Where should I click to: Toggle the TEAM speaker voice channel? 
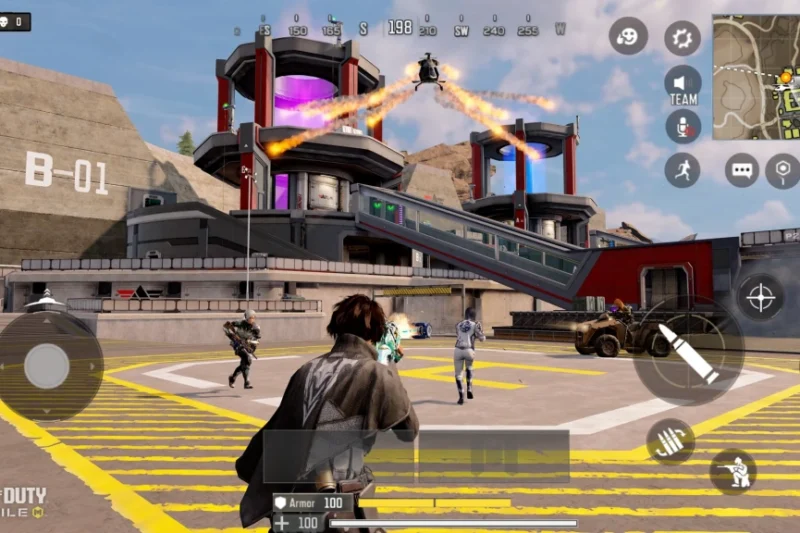[683, 84]
